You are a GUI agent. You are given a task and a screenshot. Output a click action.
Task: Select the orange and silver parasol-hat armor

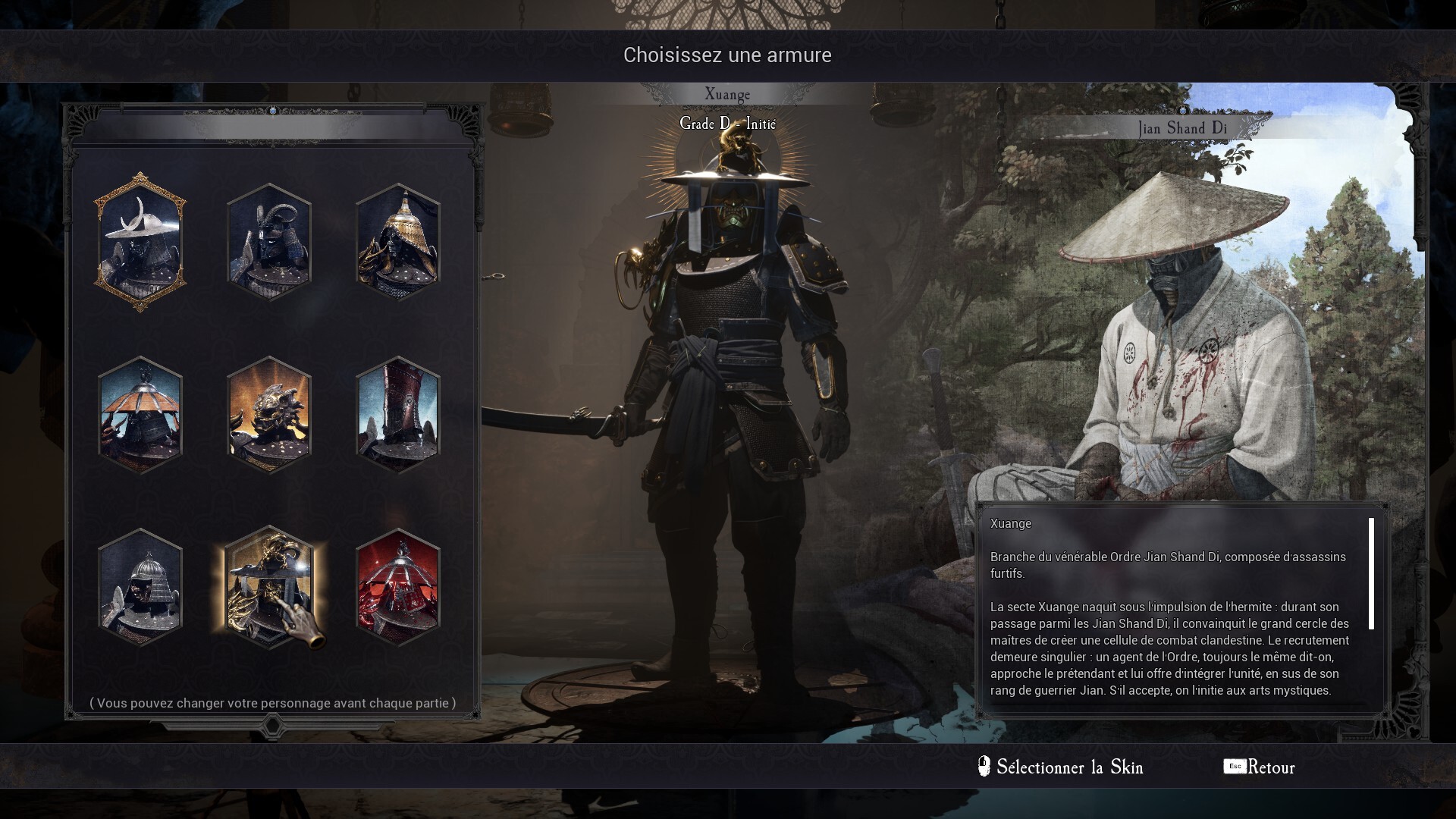pos(140,415)
